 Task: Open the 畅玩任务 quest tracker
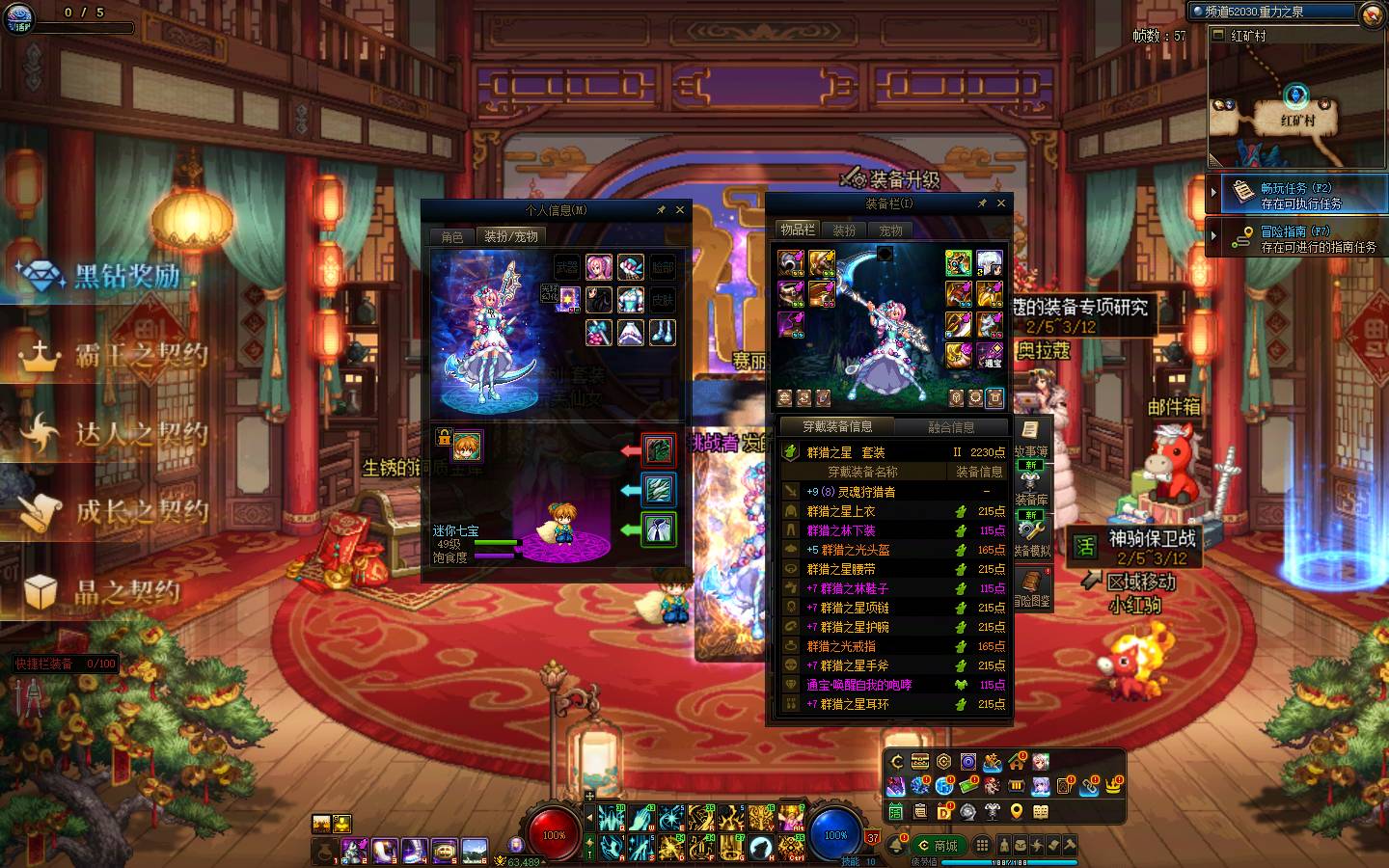click(1295, 195)
